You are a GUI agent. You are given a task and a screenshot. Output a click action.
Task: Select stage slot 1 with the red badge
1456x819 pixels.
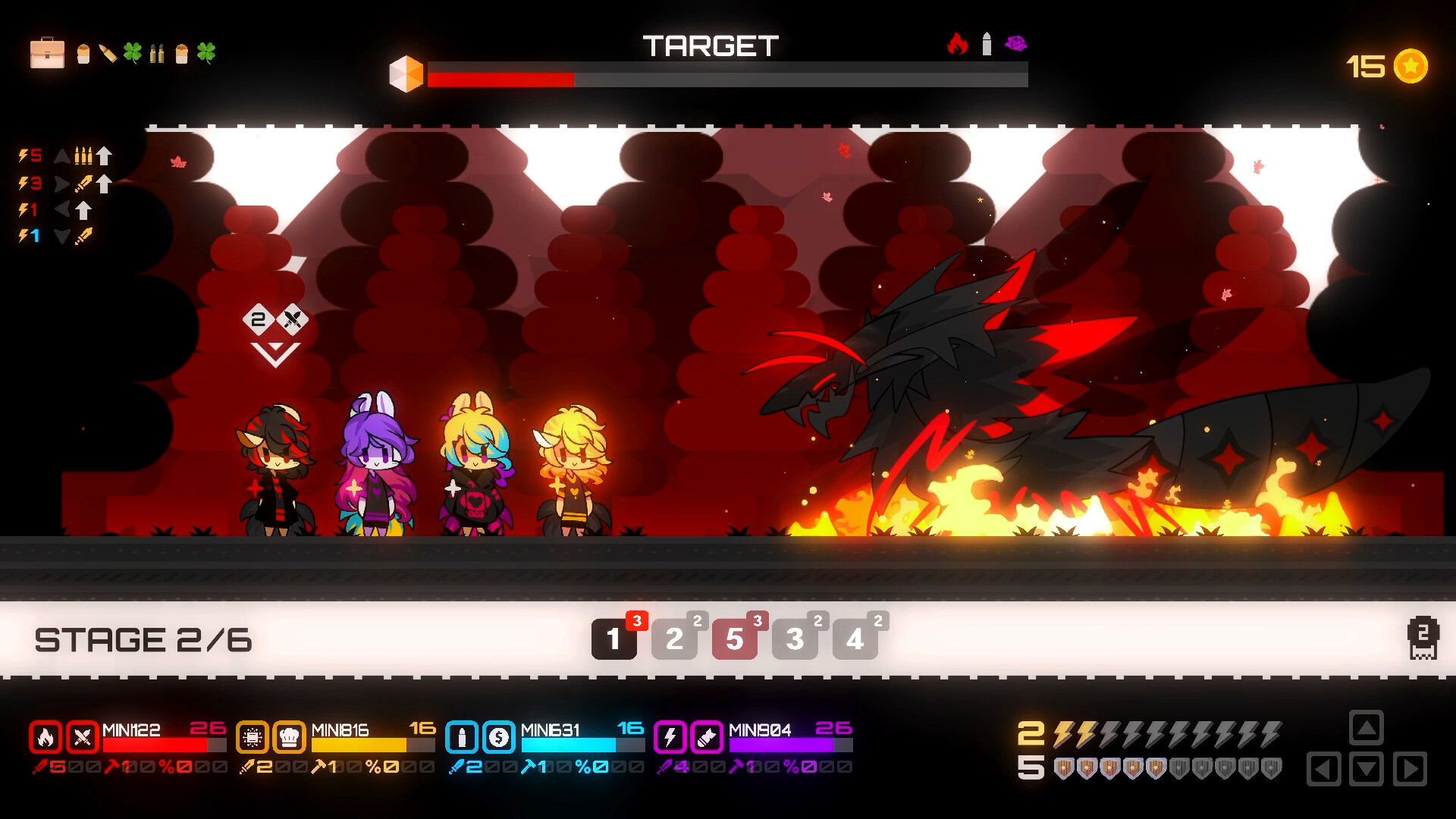613,639
